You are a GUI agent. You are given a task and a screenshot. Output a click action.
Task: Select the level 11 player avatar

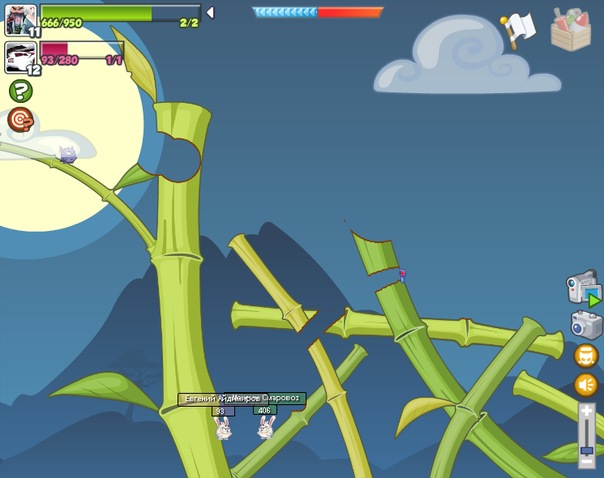tap(20, 19)
